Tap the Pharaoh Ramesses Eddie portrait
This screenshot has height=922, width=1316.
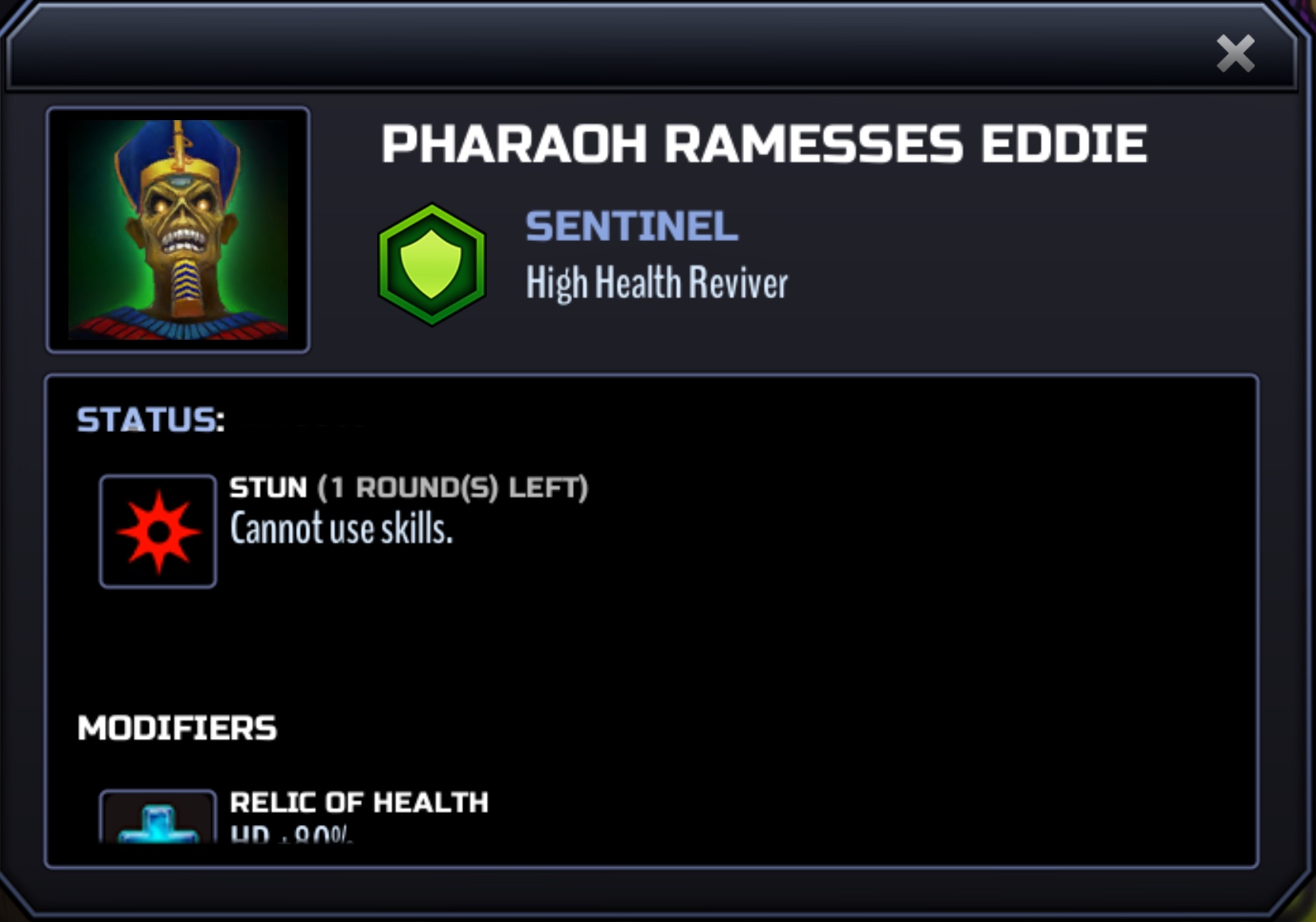click(178, 230)
